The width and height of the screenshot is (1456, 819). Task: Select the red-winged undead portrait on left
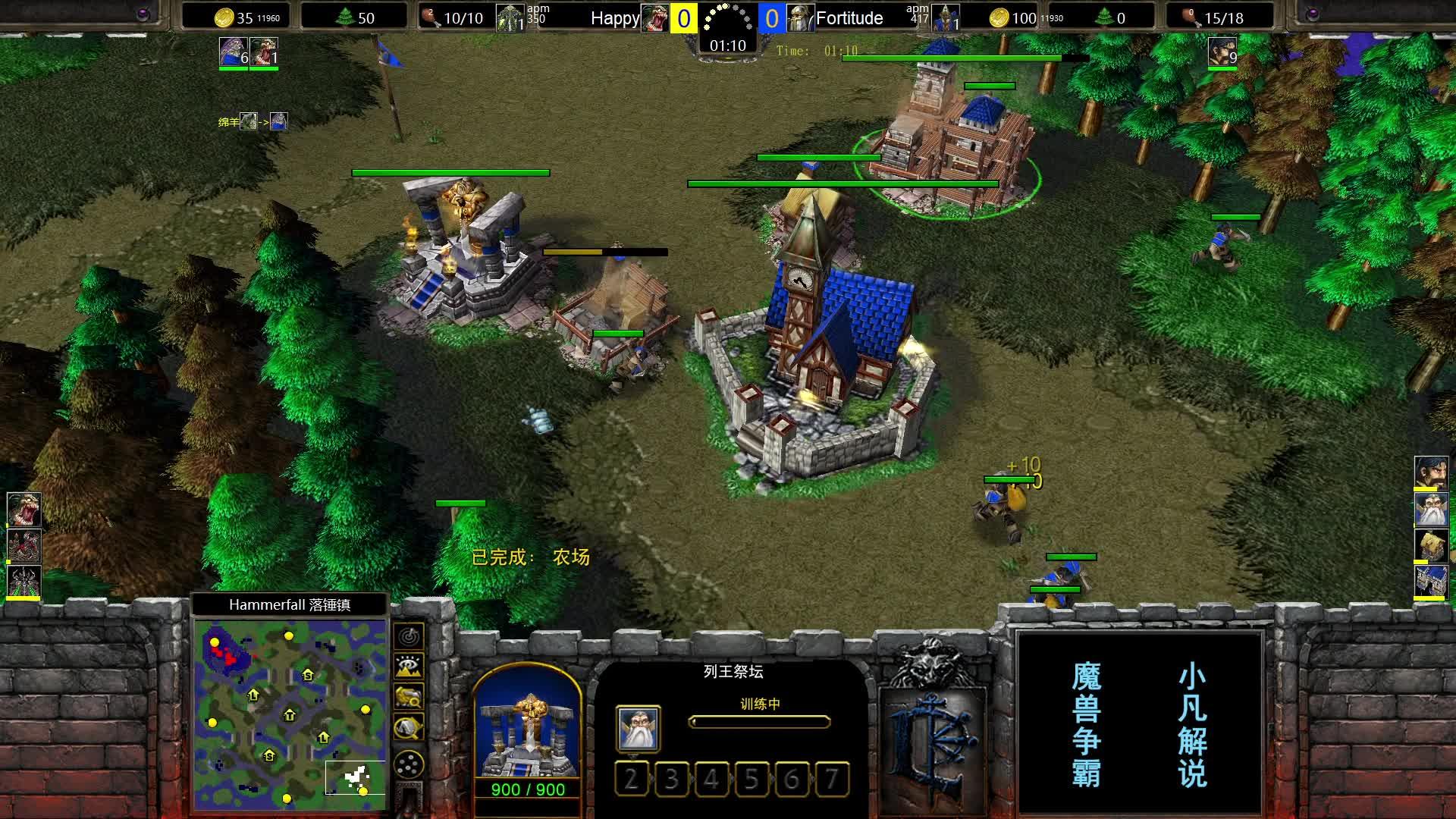[24, 545]
